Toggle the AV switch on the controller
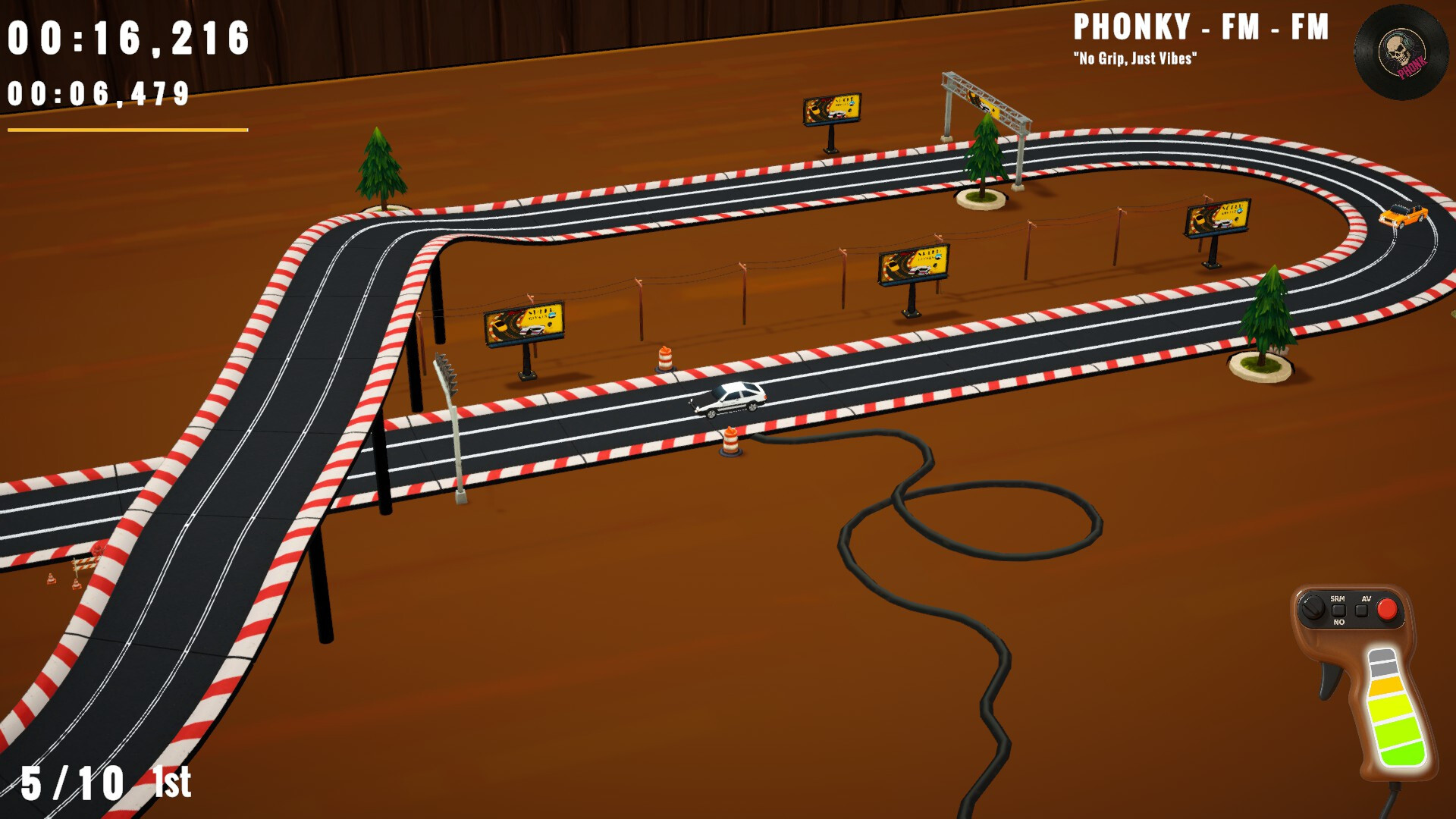The height and width of the screenshot is (819, 1456). 1360,609
